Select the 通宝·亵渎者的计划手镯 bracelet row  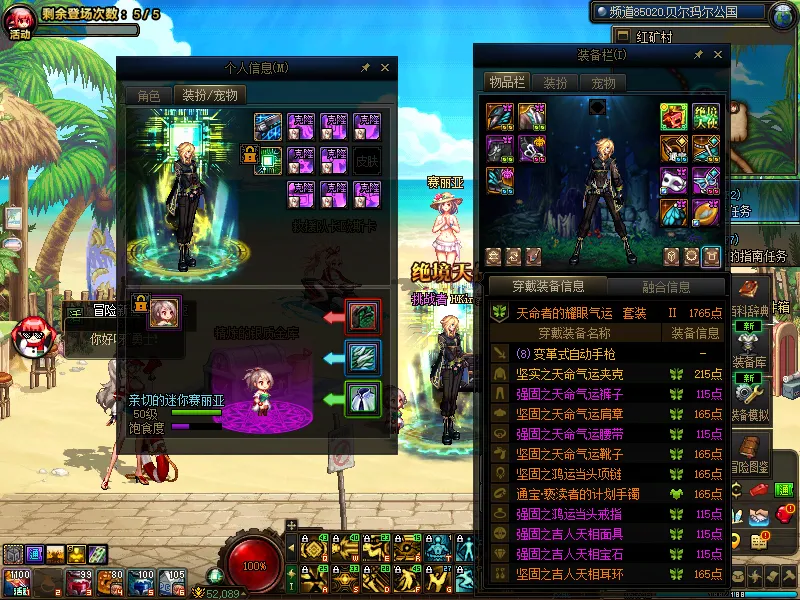click(x=576, y=494)
